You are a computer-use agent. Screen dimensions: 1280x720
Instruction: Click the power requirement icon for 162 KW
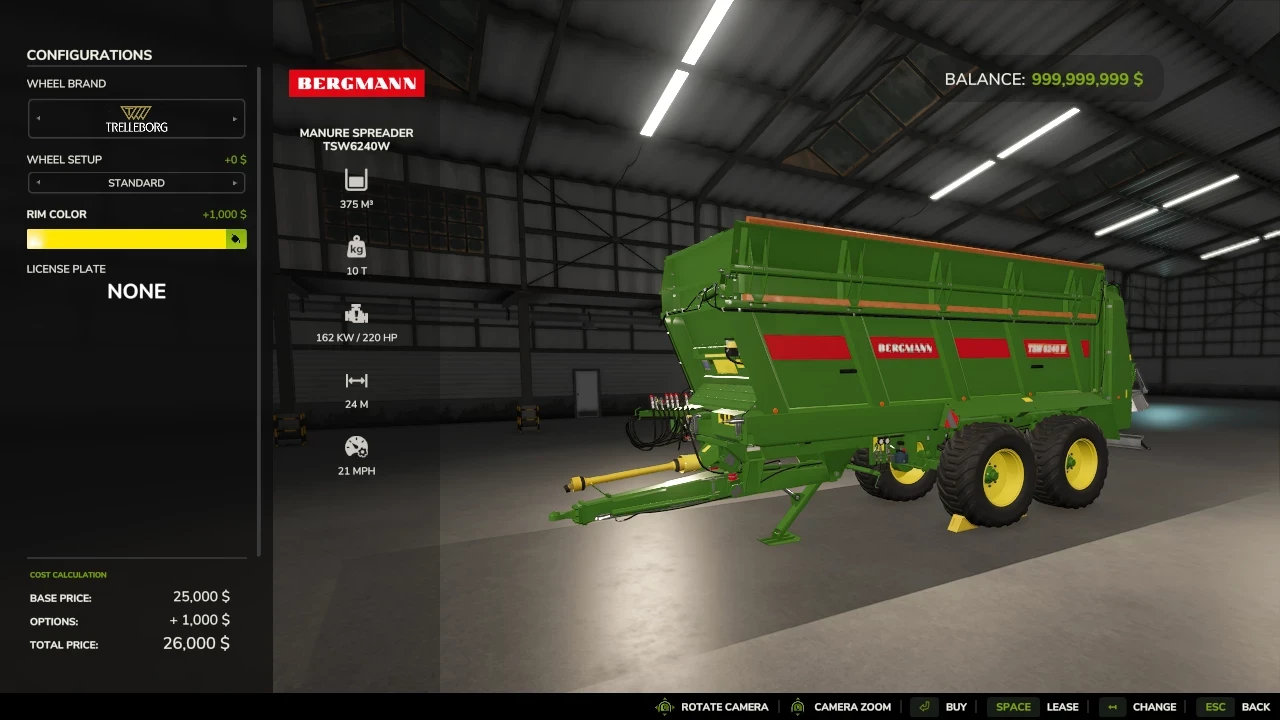coord(356,314)
